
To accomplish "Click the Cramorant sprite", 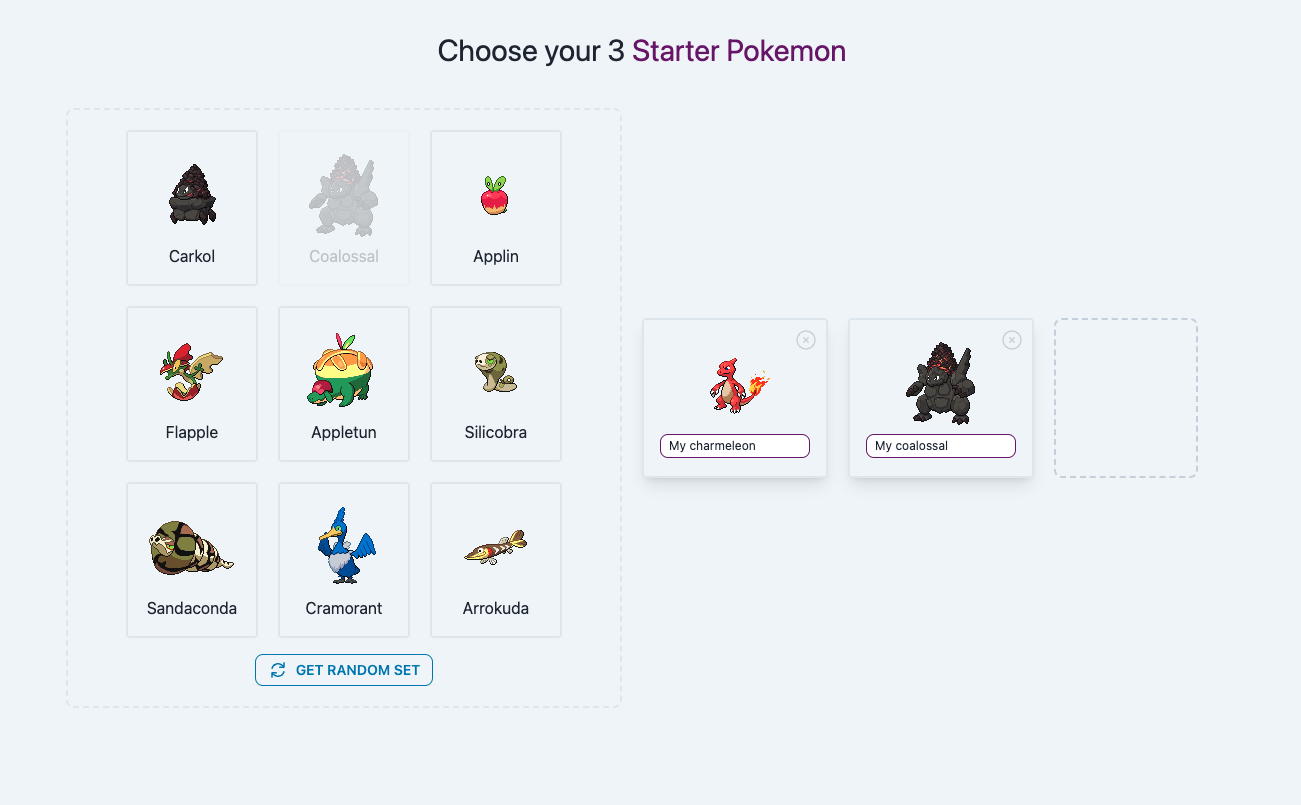I will tap(344, 546).
